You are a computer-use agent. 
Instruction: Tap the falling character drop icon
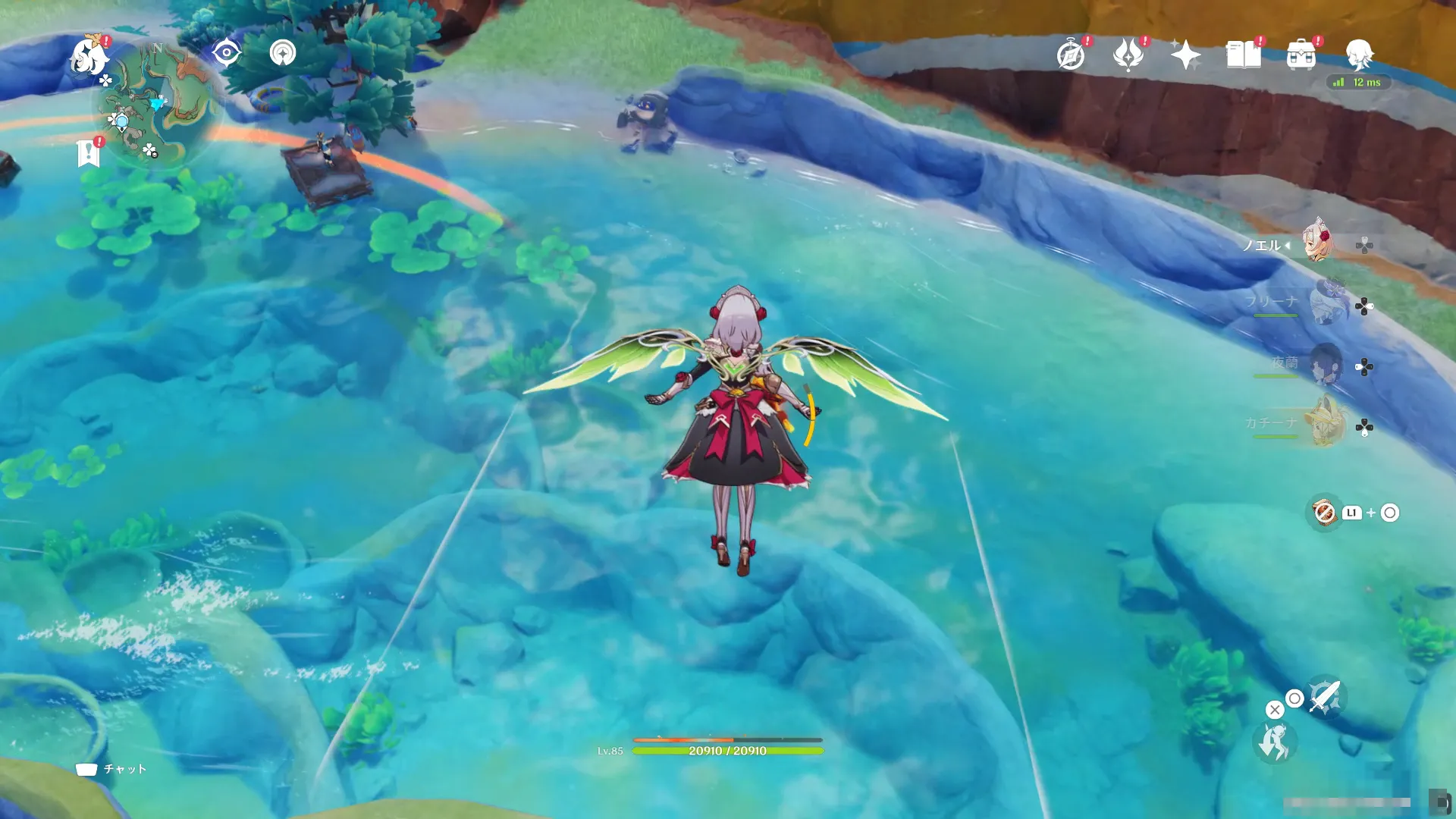click(1274, 742)
